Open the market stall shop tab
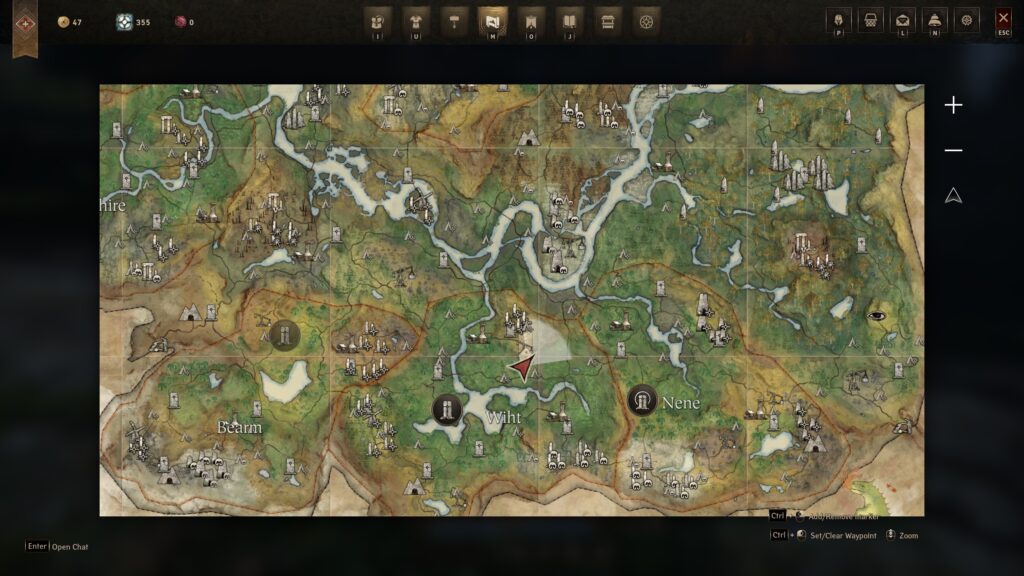Screen dimensions: 1024x576 607,20
